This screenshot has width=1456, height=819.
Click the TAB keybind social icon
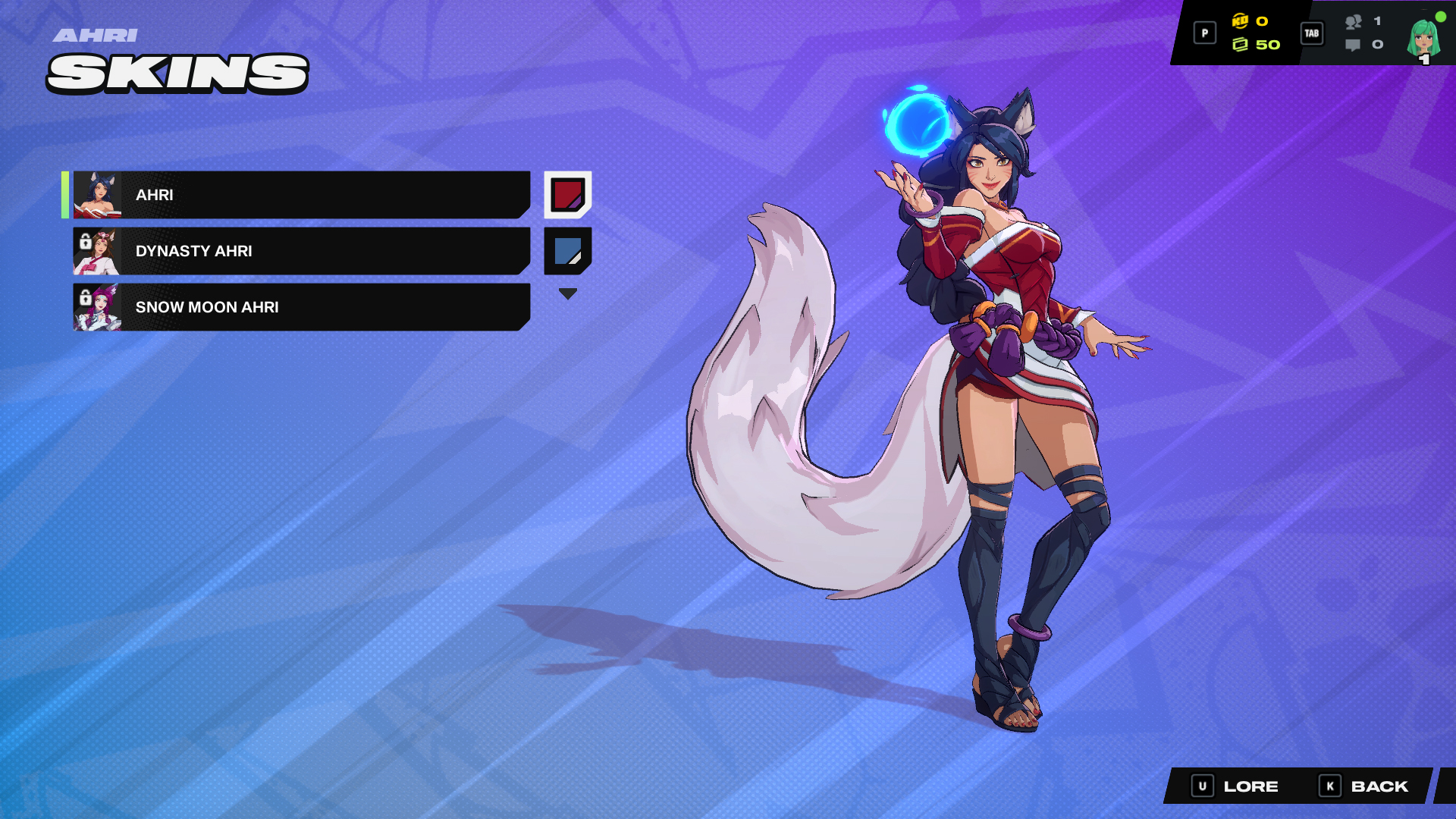tap(1311, 33)
